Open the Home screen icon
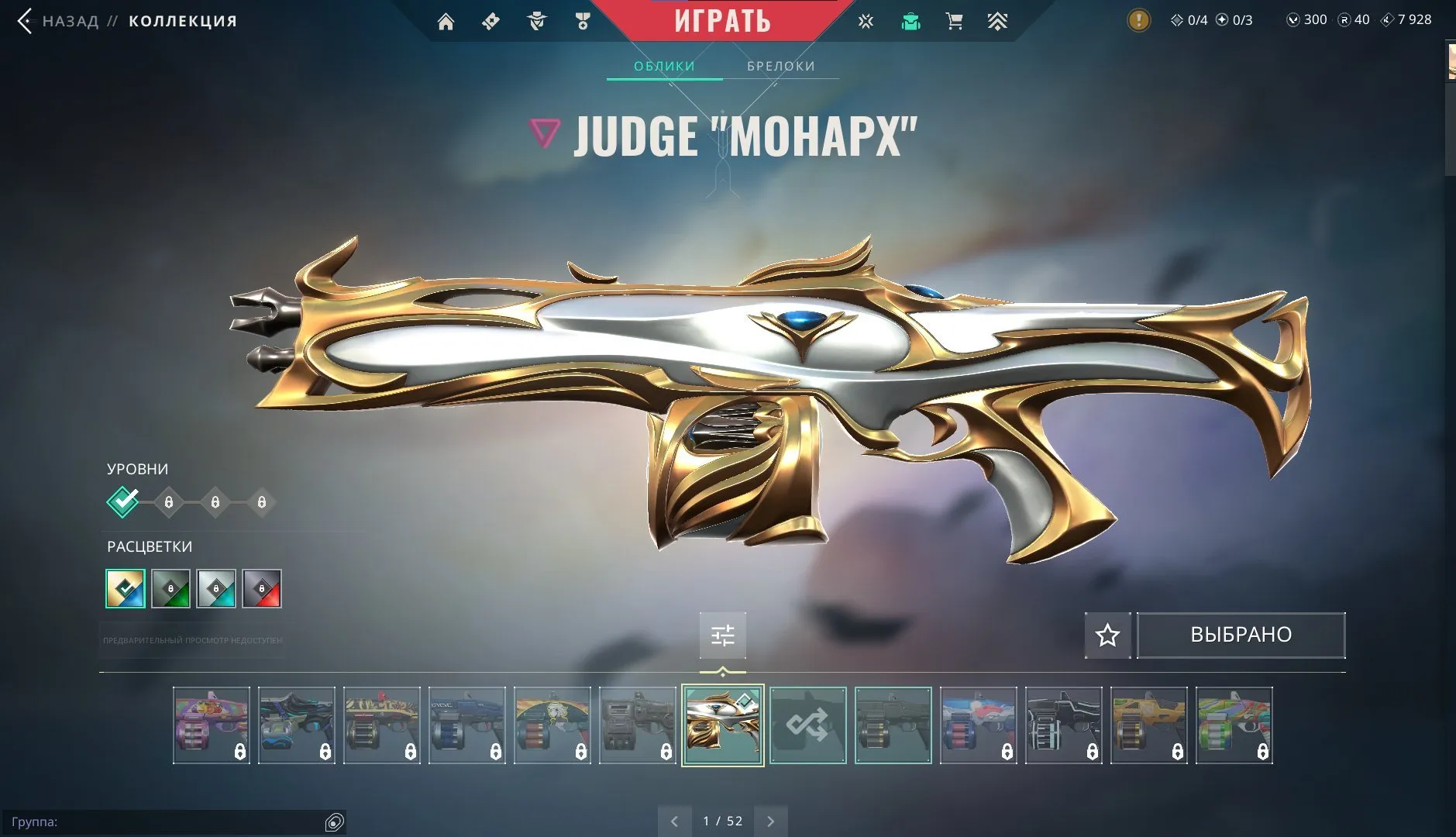 tap(447, 21)
